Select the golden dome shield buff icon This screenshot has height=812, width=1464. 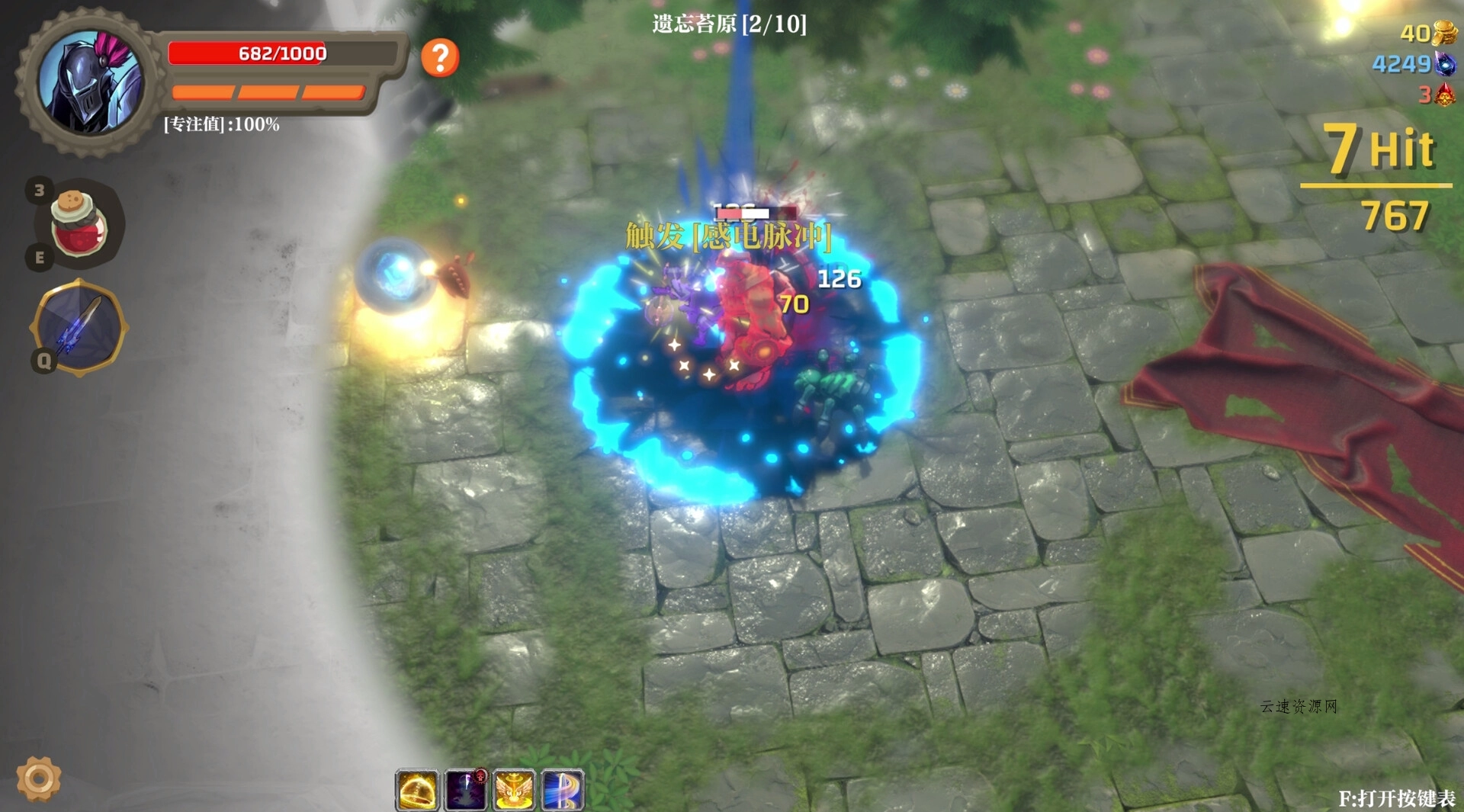pyautogui.click(x=417, y=790)
